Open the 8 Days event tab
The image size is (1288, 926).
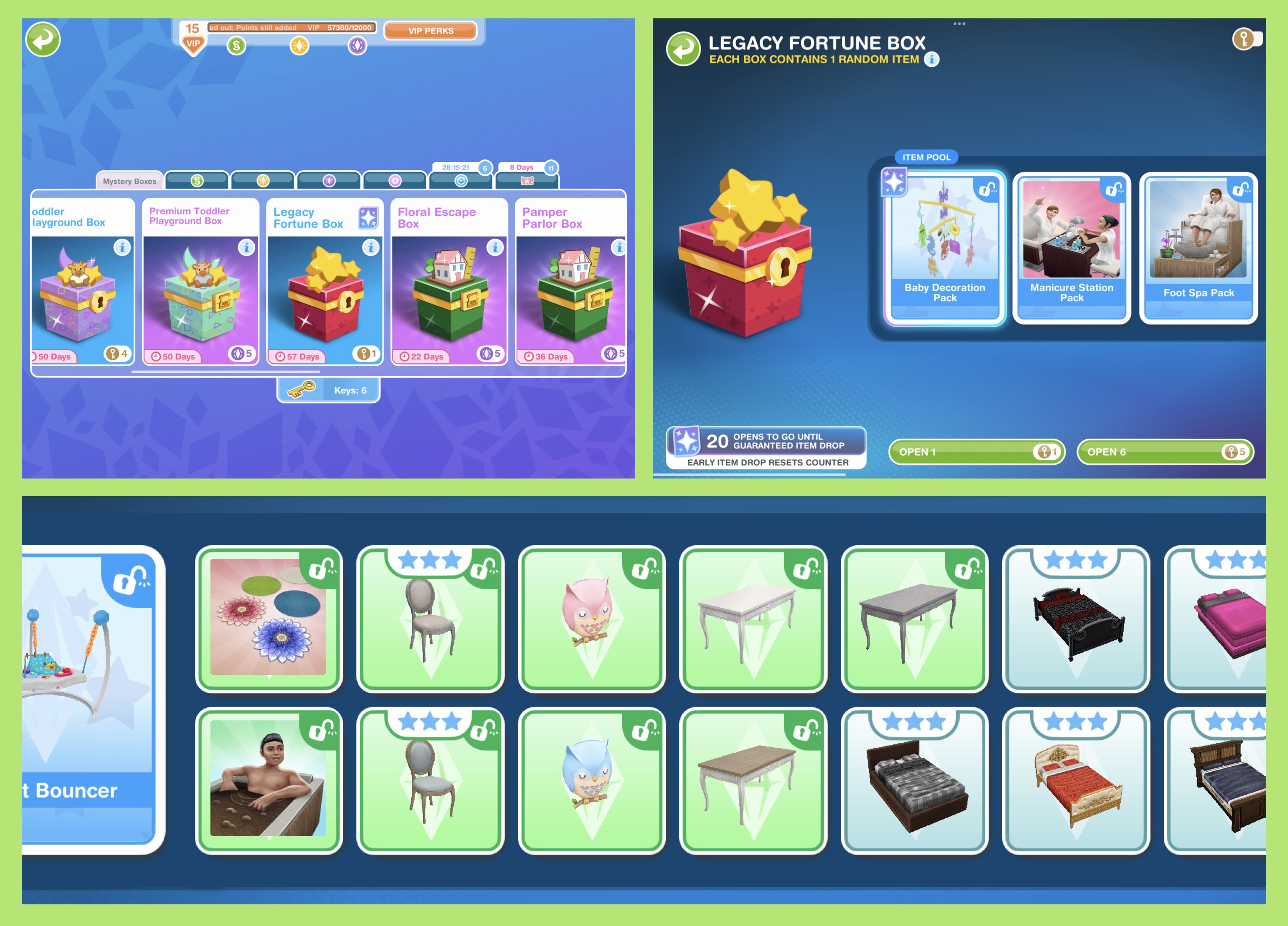coord(527,179)
